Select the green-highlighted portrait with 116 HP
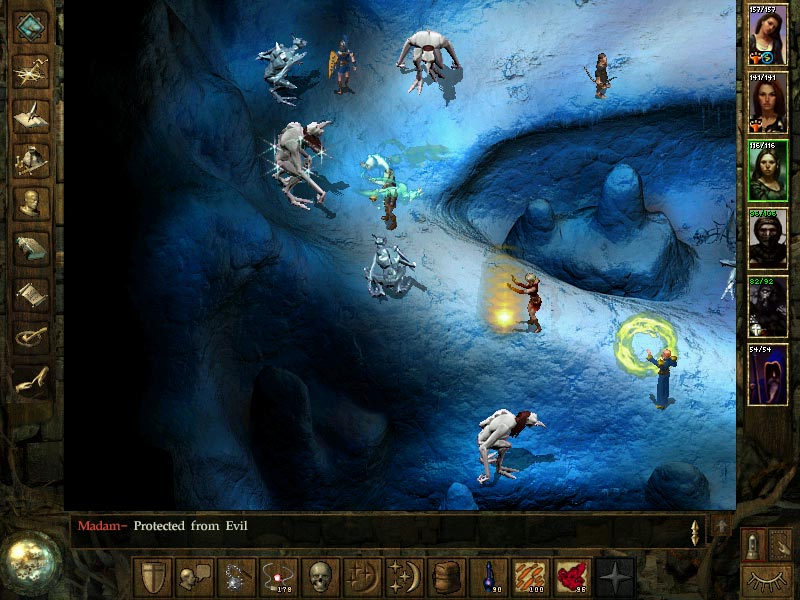Screen dimensions: 800x600 pyautogui.click(x=768, y=172)
